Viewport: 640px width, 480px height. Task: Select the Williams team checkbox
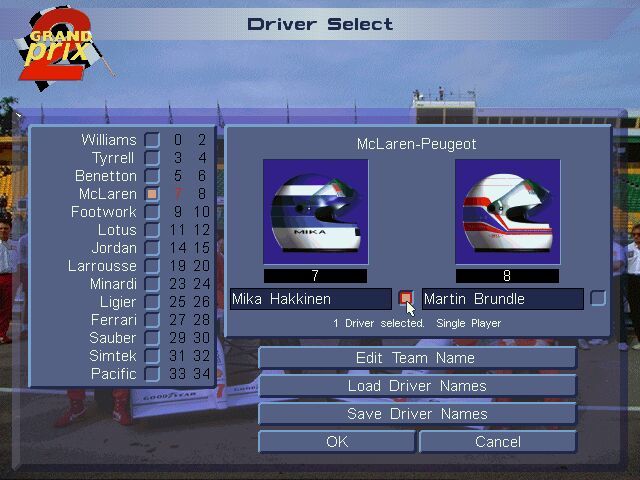(x=152, y=140)
